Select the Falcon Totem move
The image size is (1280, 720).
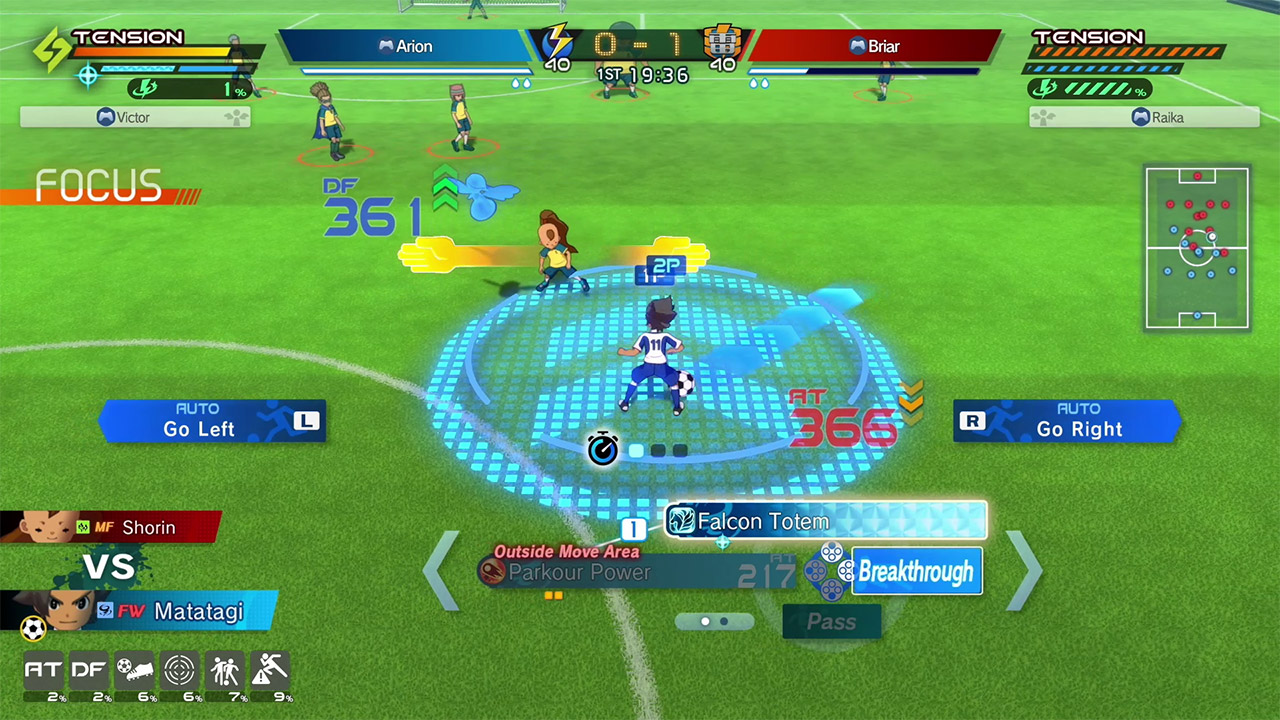click(x=826, y=521)
